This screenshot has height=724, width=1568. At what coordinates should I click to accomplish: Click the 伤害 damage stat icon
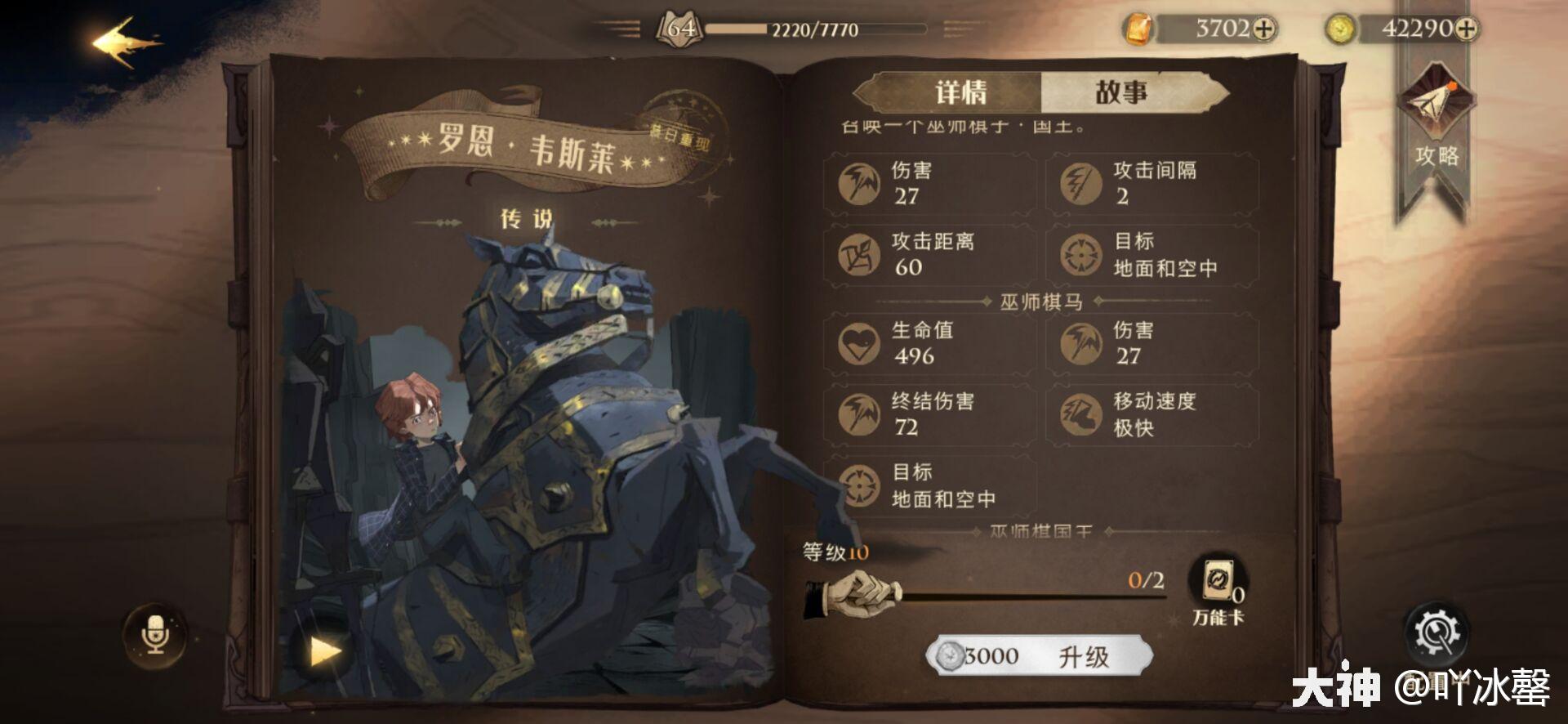857,182
